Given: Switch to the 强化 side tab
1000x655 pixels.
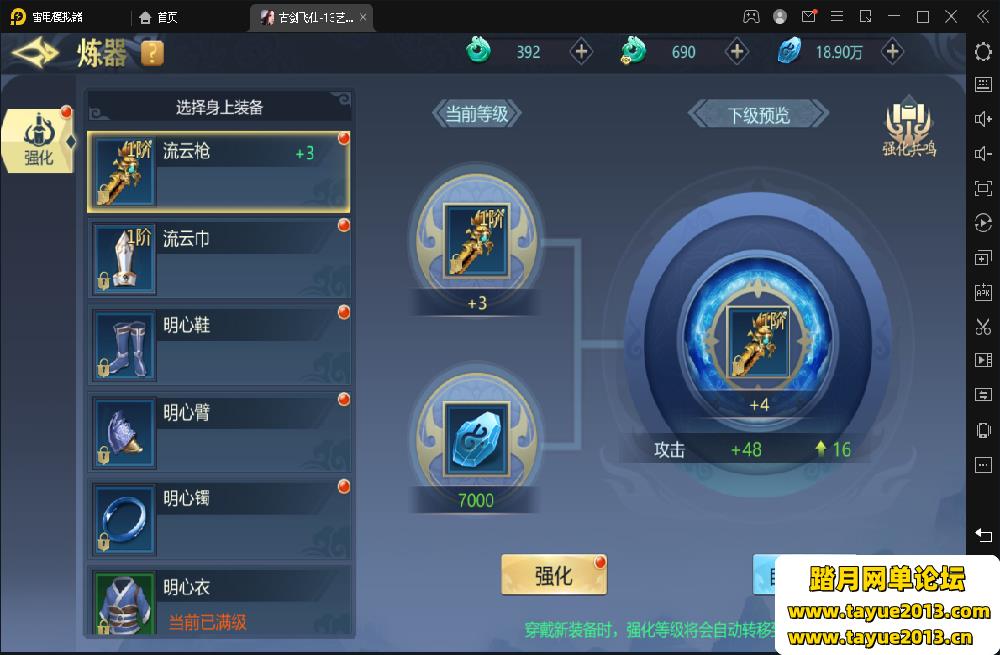Looking at the screenshot, I should (x=38, y=141).
